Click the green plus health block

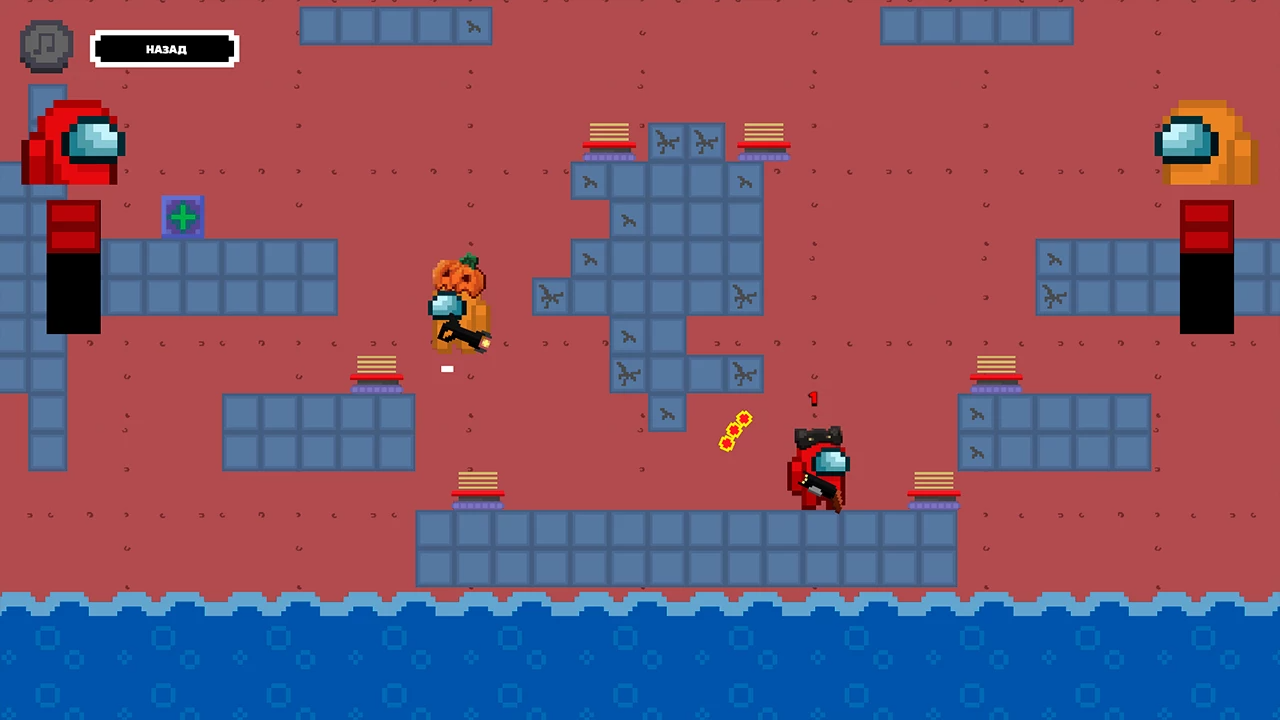click(x=183, y=217)
